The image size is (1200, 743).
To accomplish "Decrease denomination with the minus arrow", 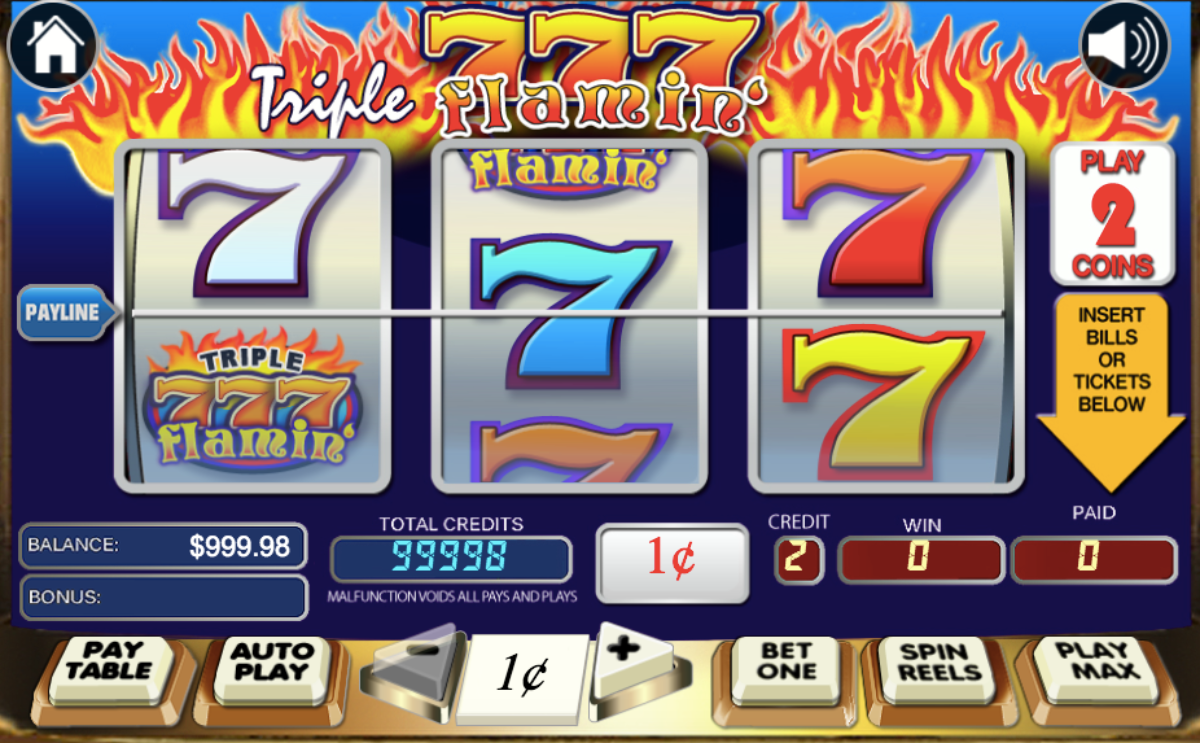I will point(416,664).
